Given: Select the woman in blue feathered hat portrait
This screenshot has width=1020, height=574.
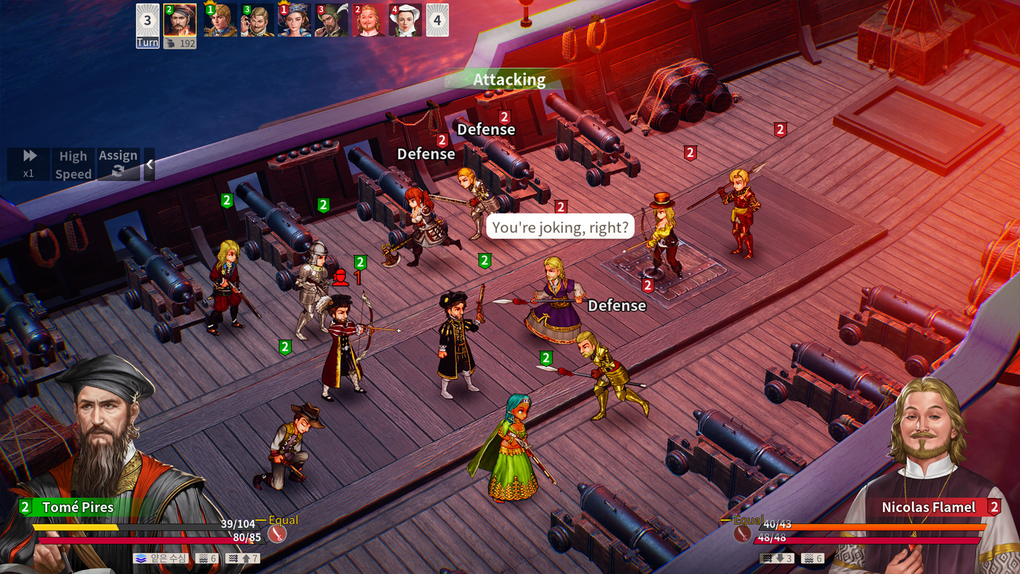Looking at the screenshot, I should tap(295, 20).
